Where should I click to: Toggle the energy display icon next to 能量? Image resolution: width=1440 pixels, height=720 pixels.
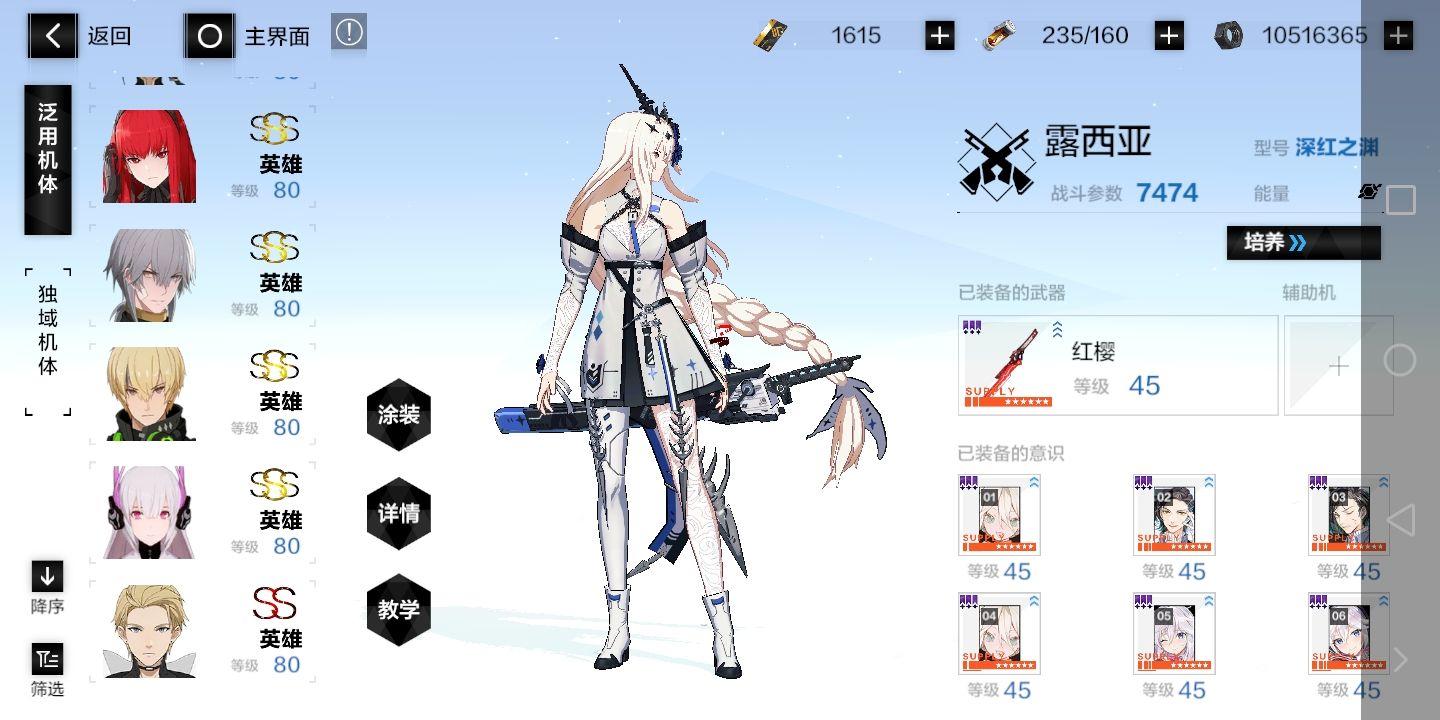pyautogui.click(x=1369, y=192)
